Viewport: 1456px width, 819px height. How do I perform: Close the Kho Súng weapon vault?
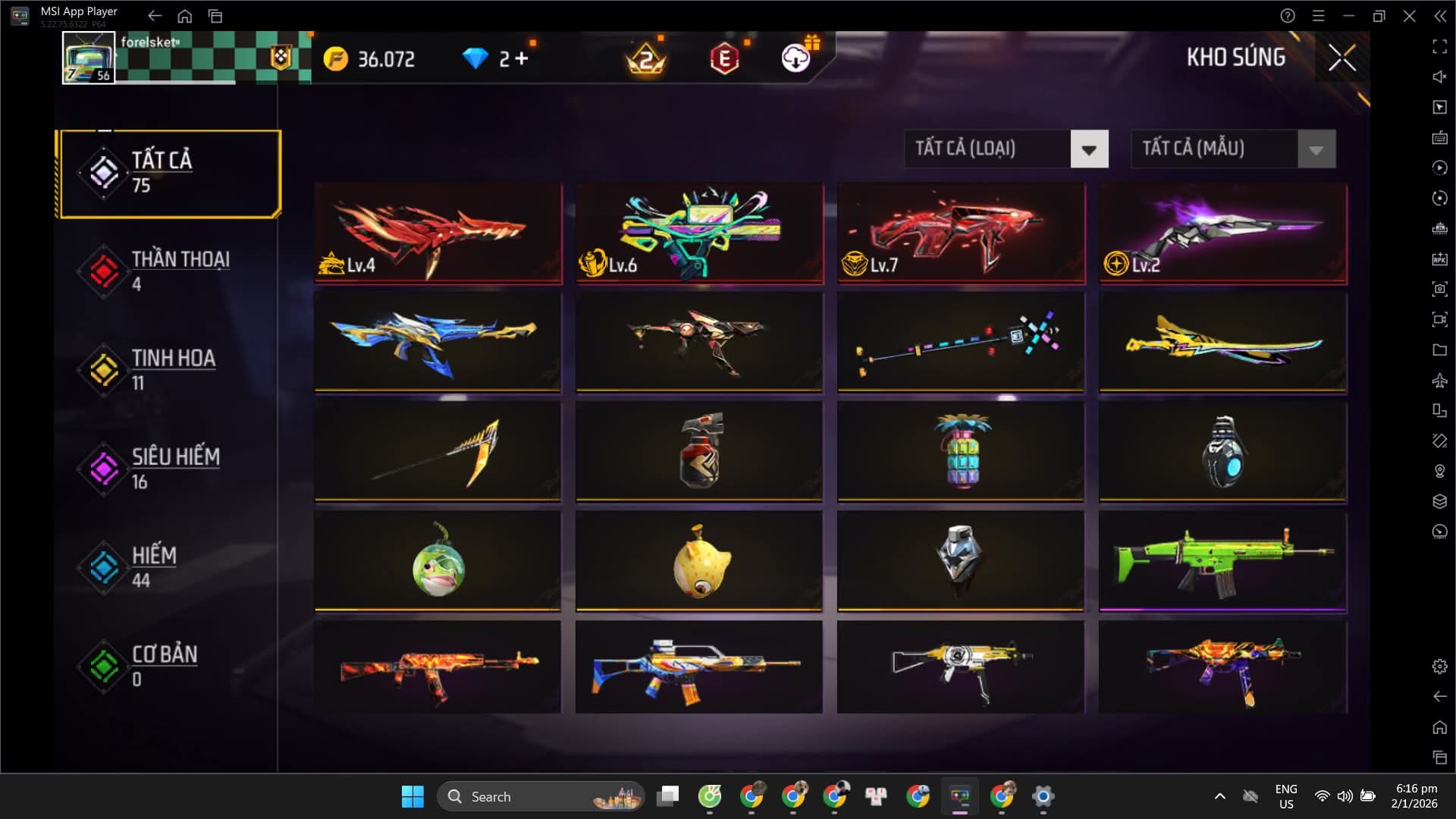[x=1341, y=58]
